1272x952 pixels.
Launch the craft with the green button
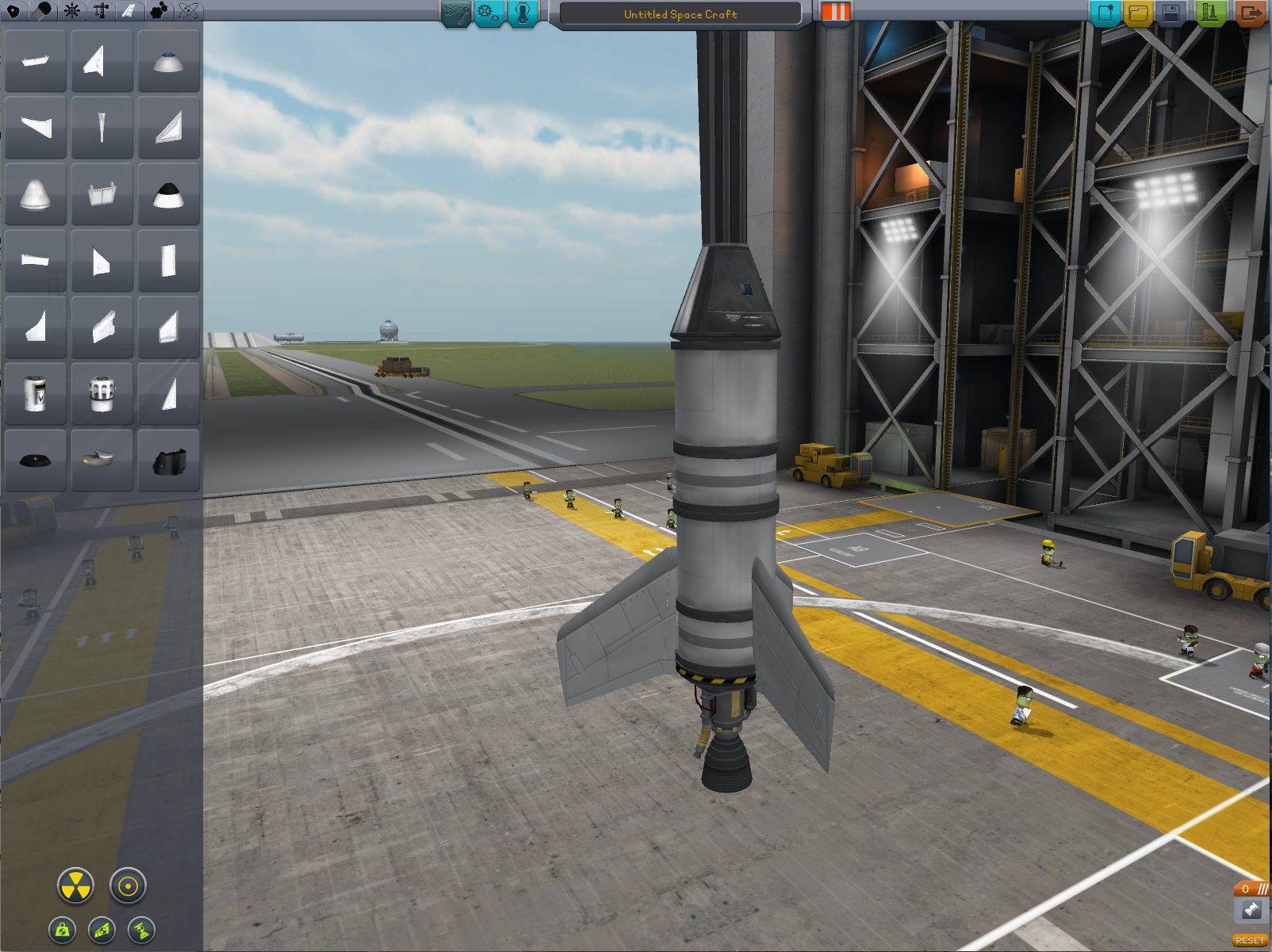pyautogui.click(x=1210, y=13)
